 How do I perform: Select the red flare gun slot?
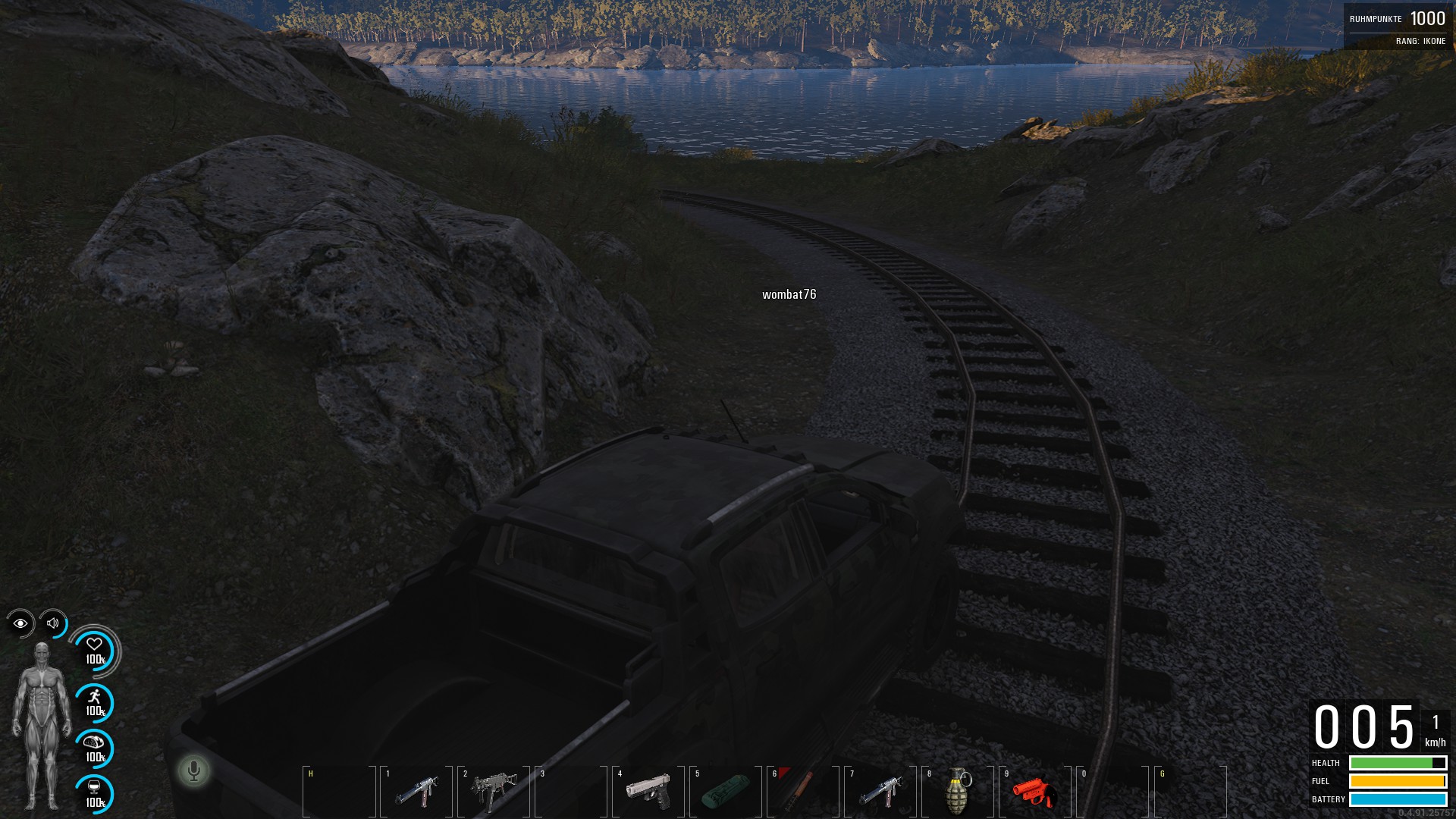pyautogui.click(x=1035, y=791)
